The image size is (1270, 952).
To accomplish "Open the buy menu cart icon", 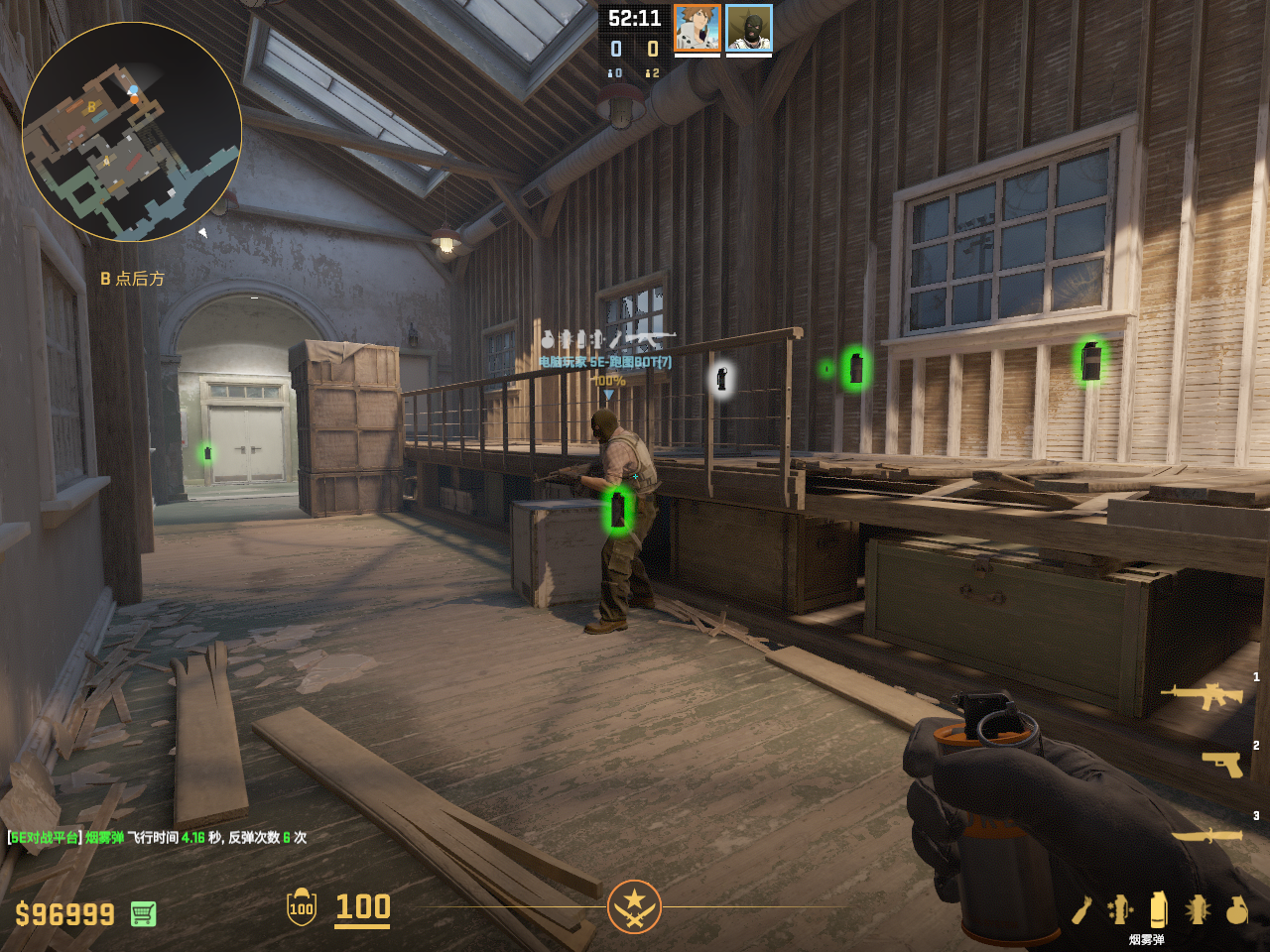I will (143, 913).
